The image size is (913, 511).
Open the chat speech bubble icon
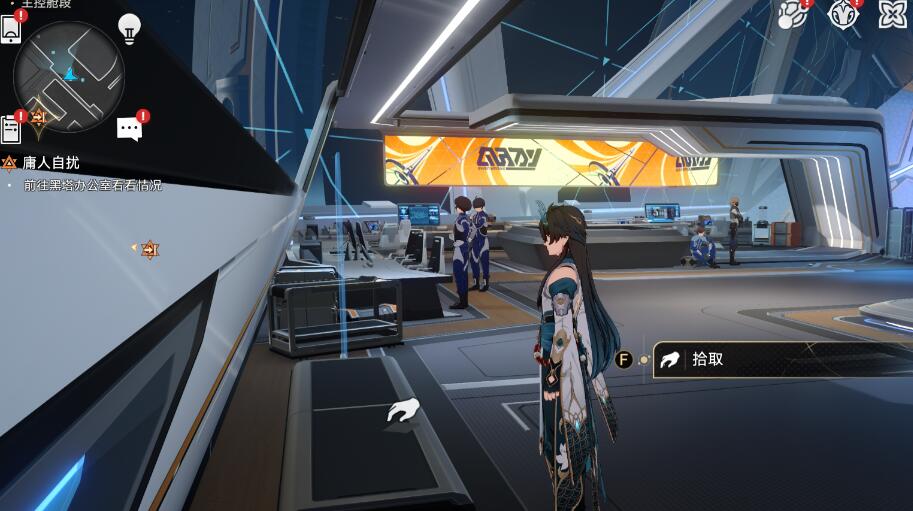[129, 128]
